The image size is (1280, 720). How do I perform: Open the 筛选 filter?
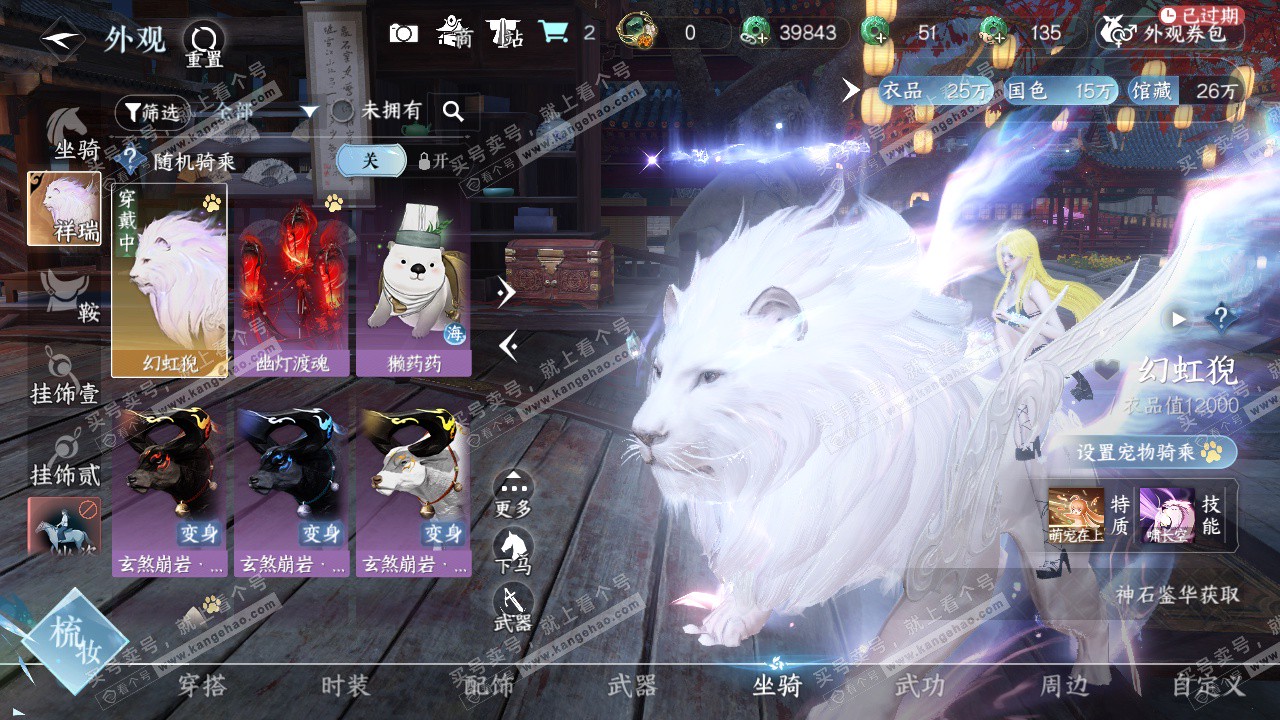click(152, 112)
